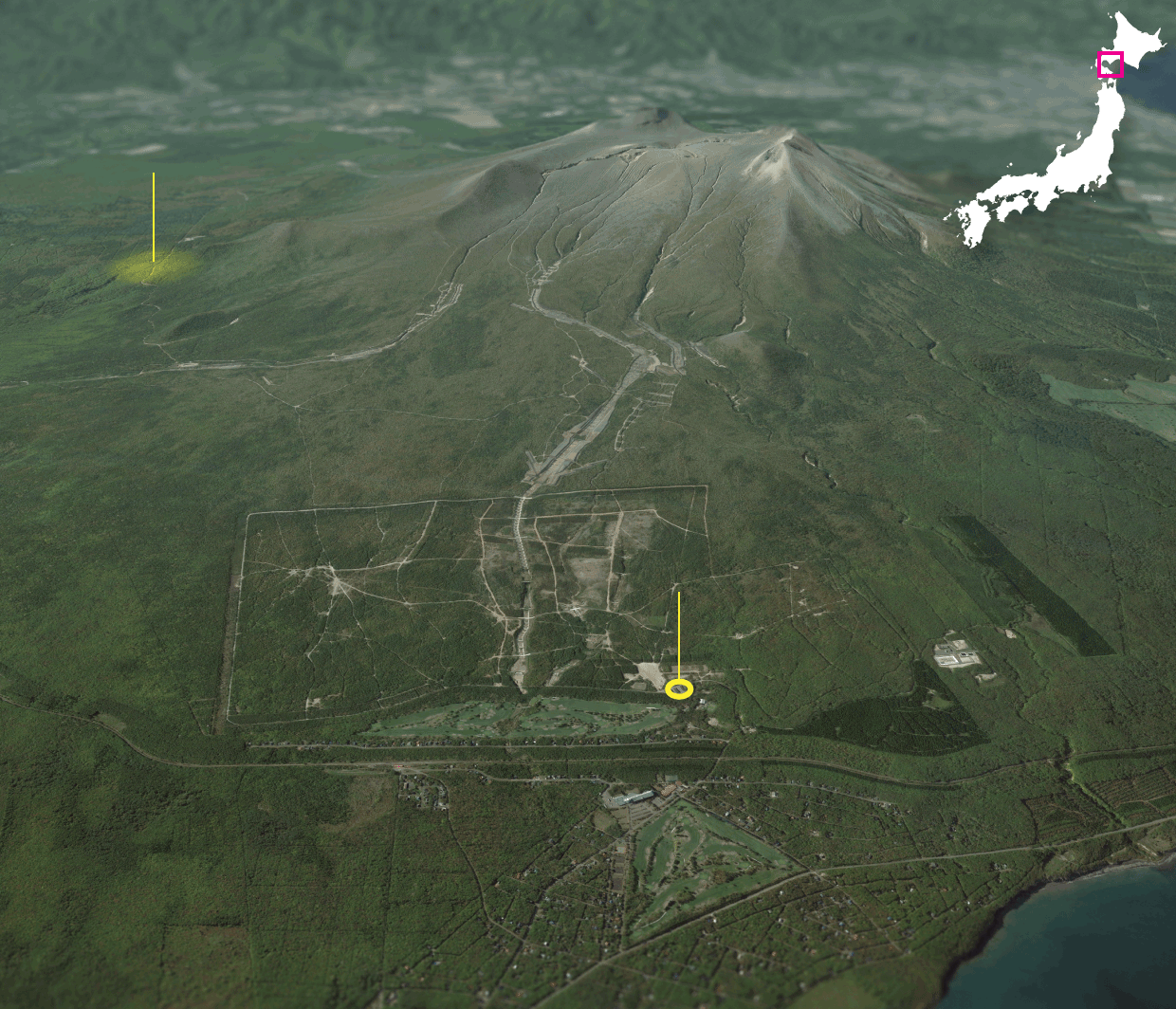Select the pink square on the Japan map
Viewport: 1176px width, 1009px height.
[x=1111, y=64]
